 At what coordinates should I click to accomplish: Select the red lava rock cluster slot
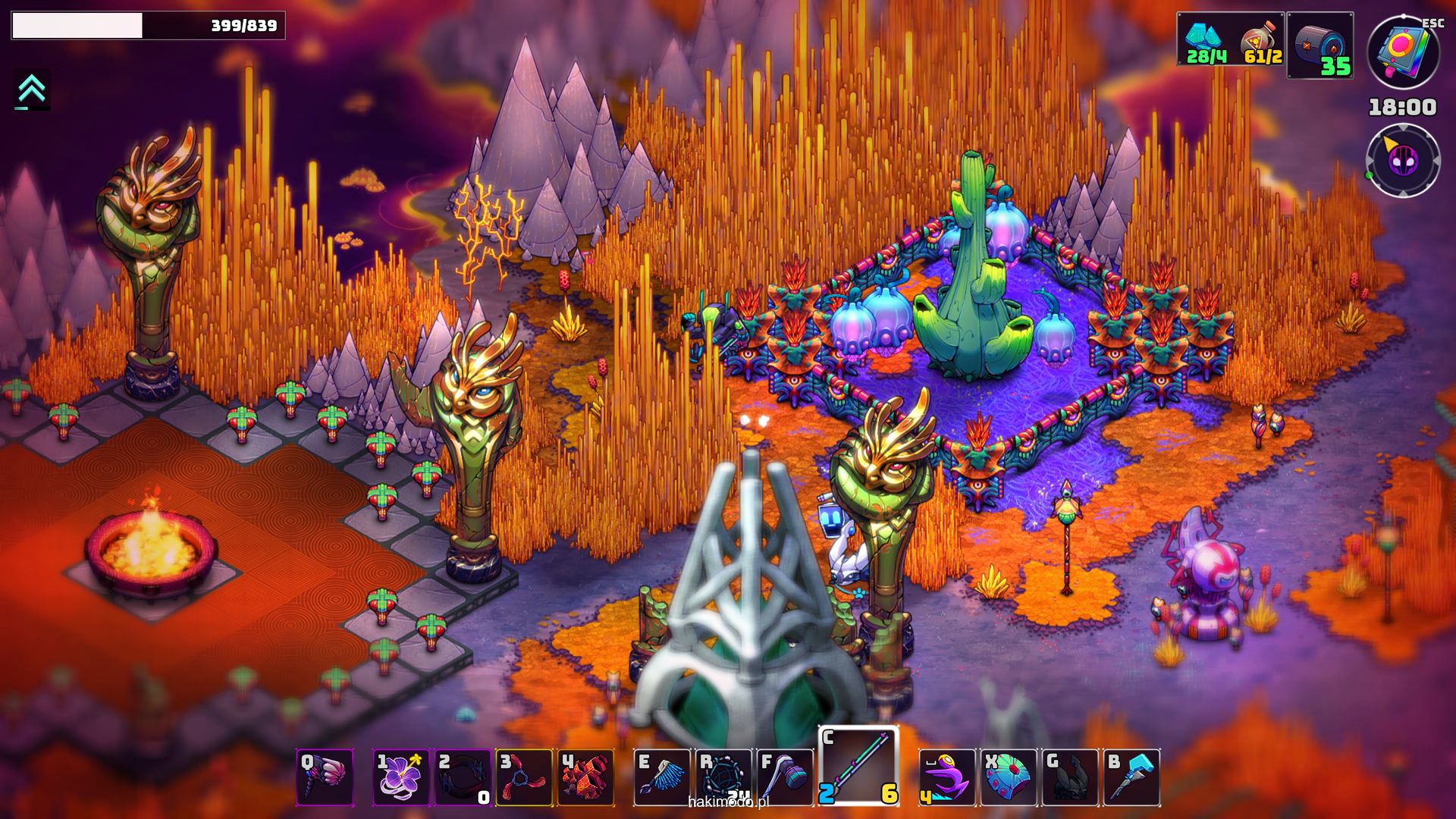click(585, 777)
